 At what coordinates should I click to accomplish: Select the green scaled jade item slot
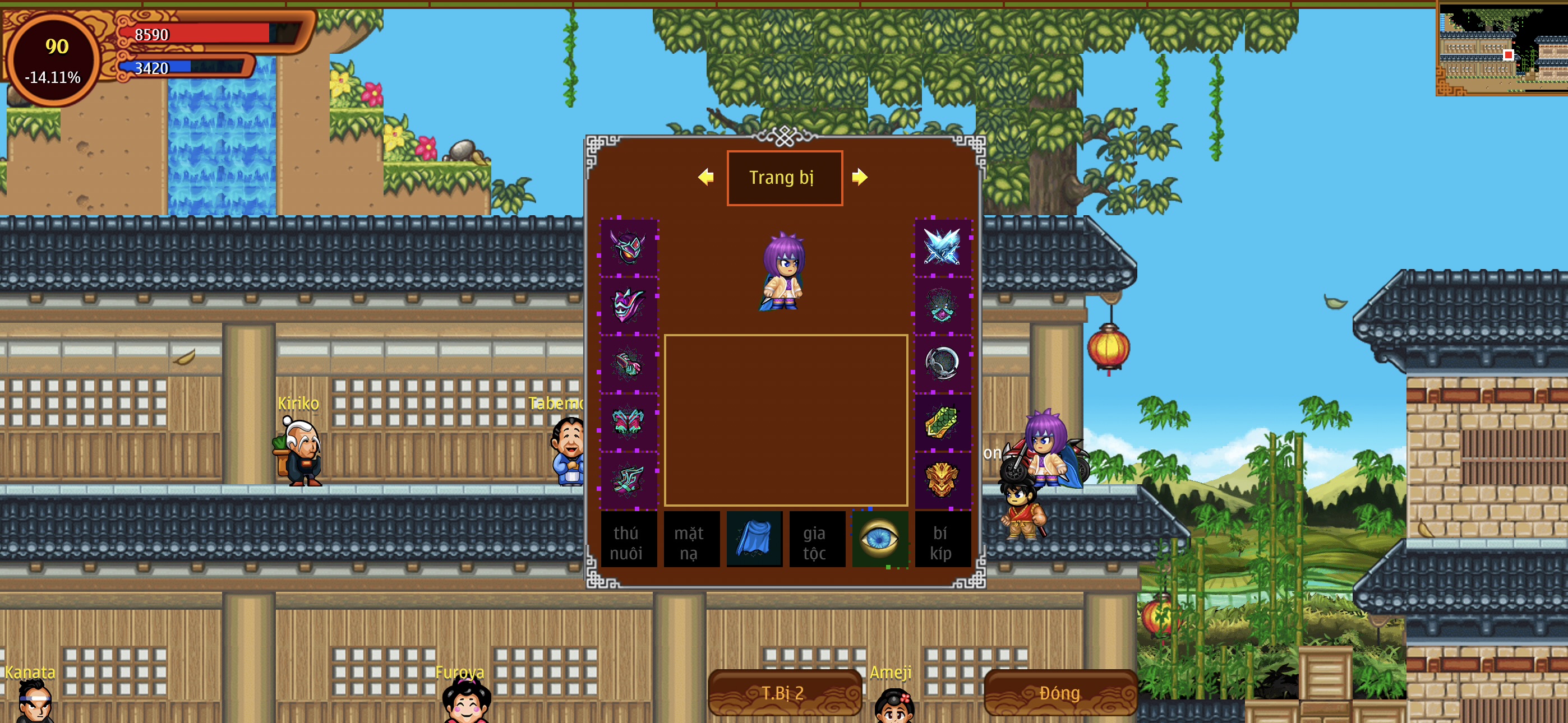(x=942, y=421)
